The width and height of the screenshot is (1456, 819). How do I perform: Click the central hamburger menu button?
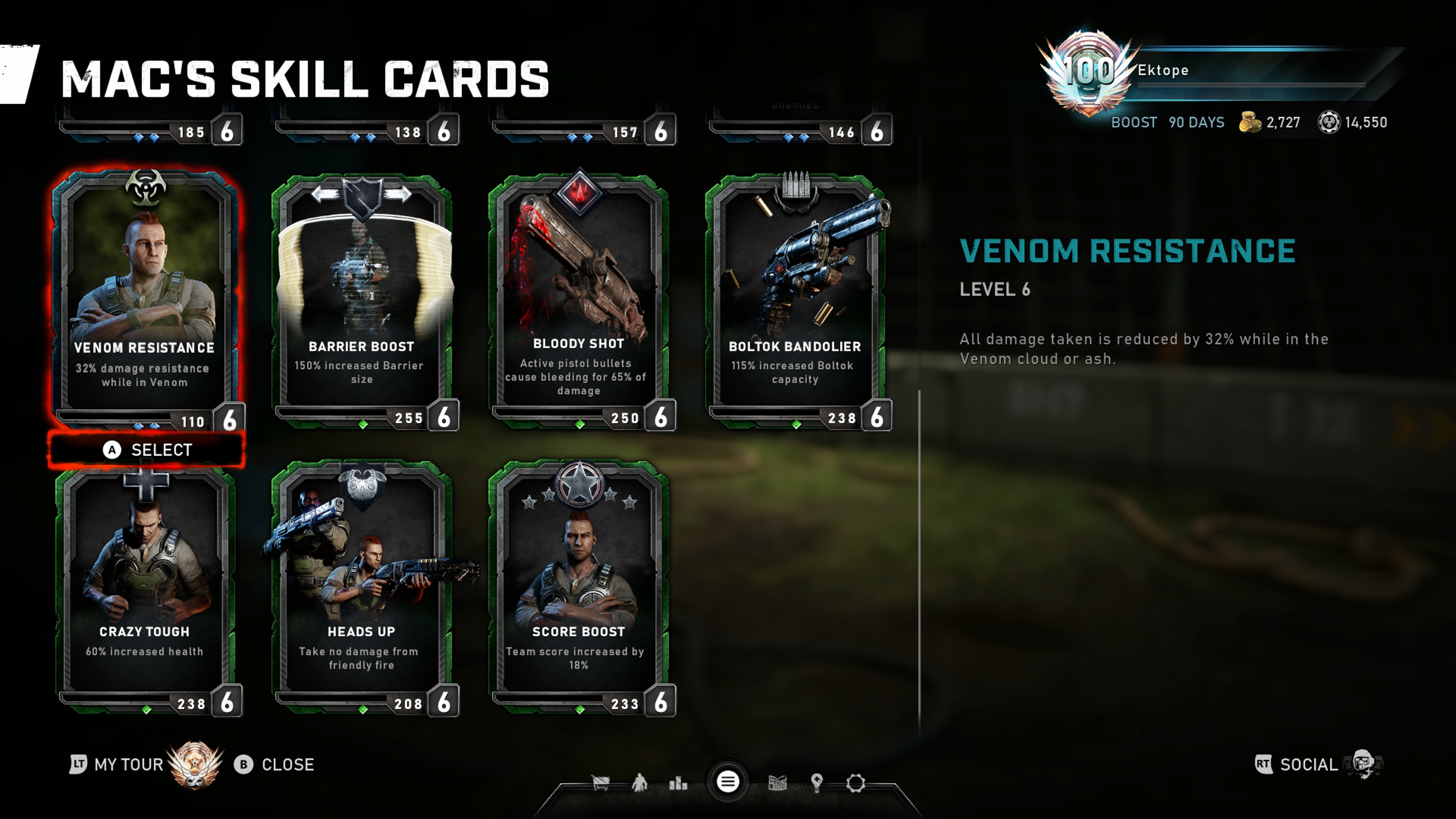click(x=728, y=782)
